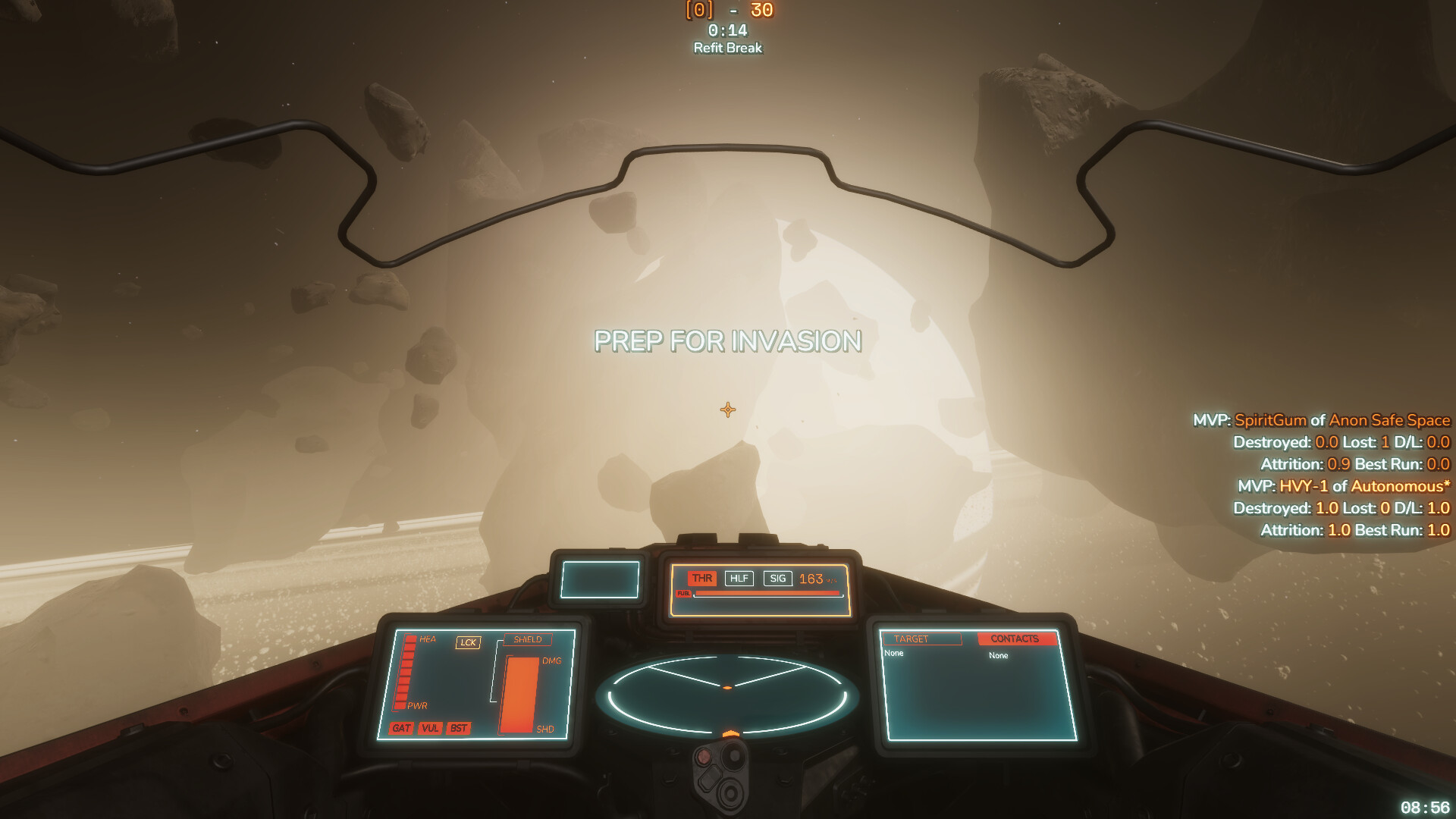Click the FUEL gauge label

683,593
